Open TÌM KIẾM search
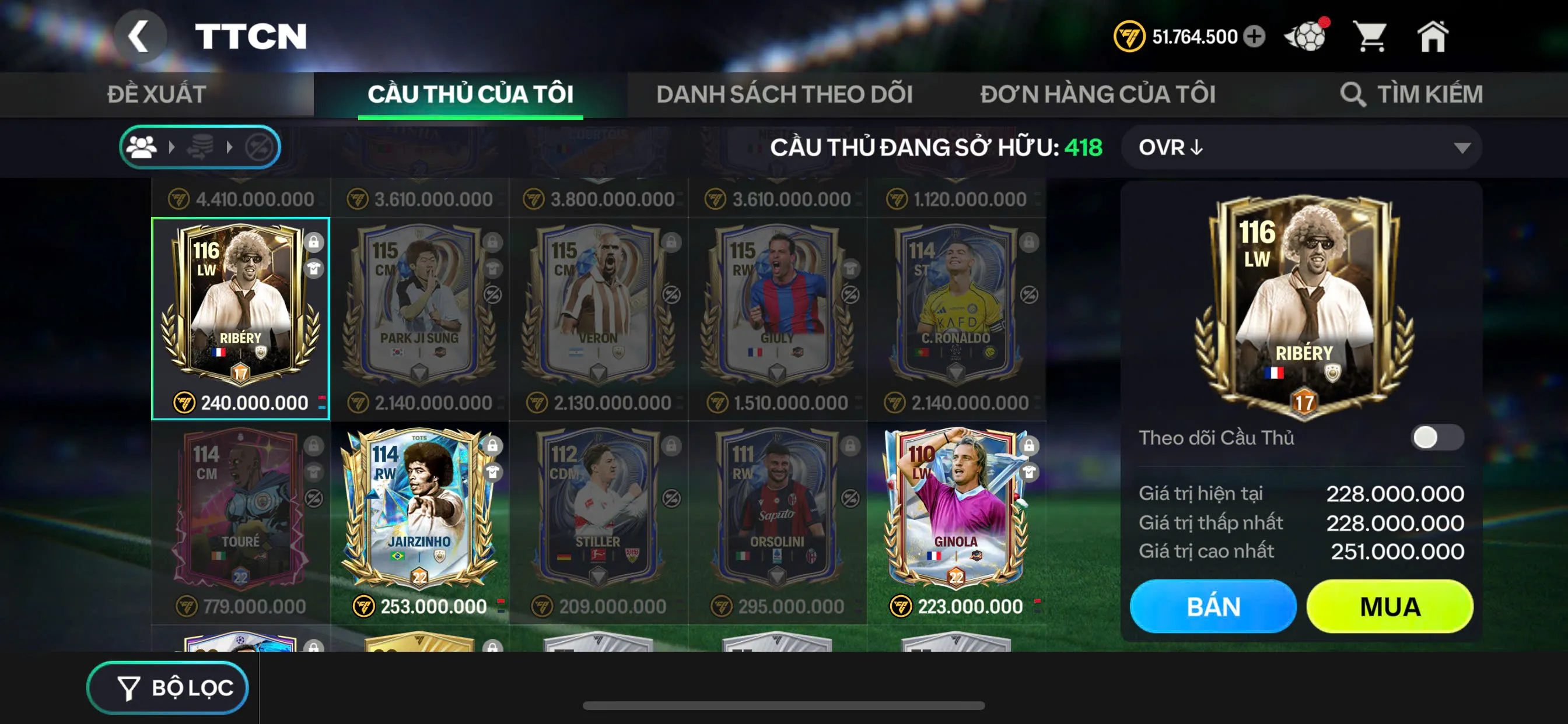Screen dimensions: 1568x724 (1411, 94)
